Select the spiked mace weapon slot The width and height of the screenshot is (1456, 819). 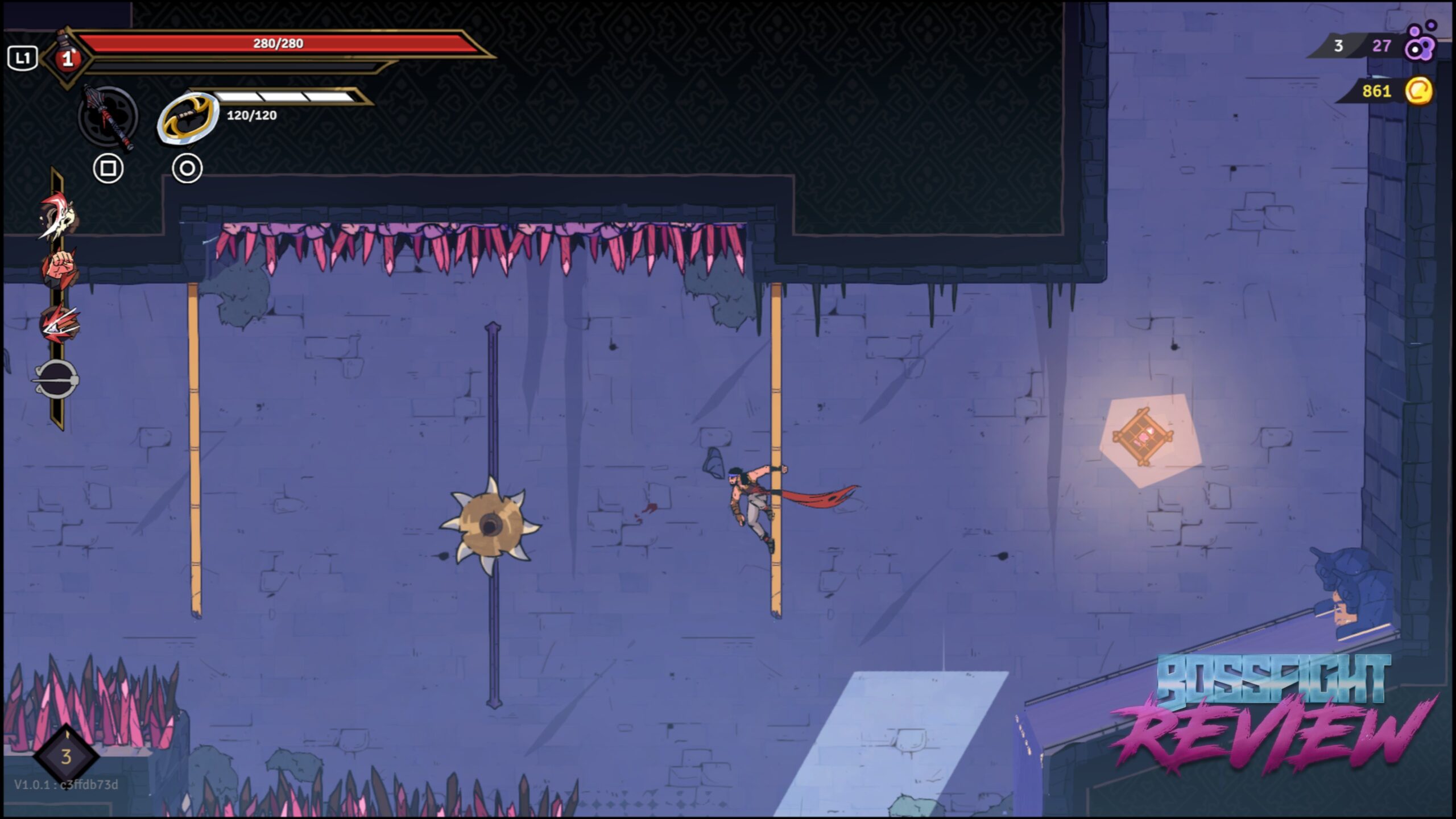click(108, 118)
